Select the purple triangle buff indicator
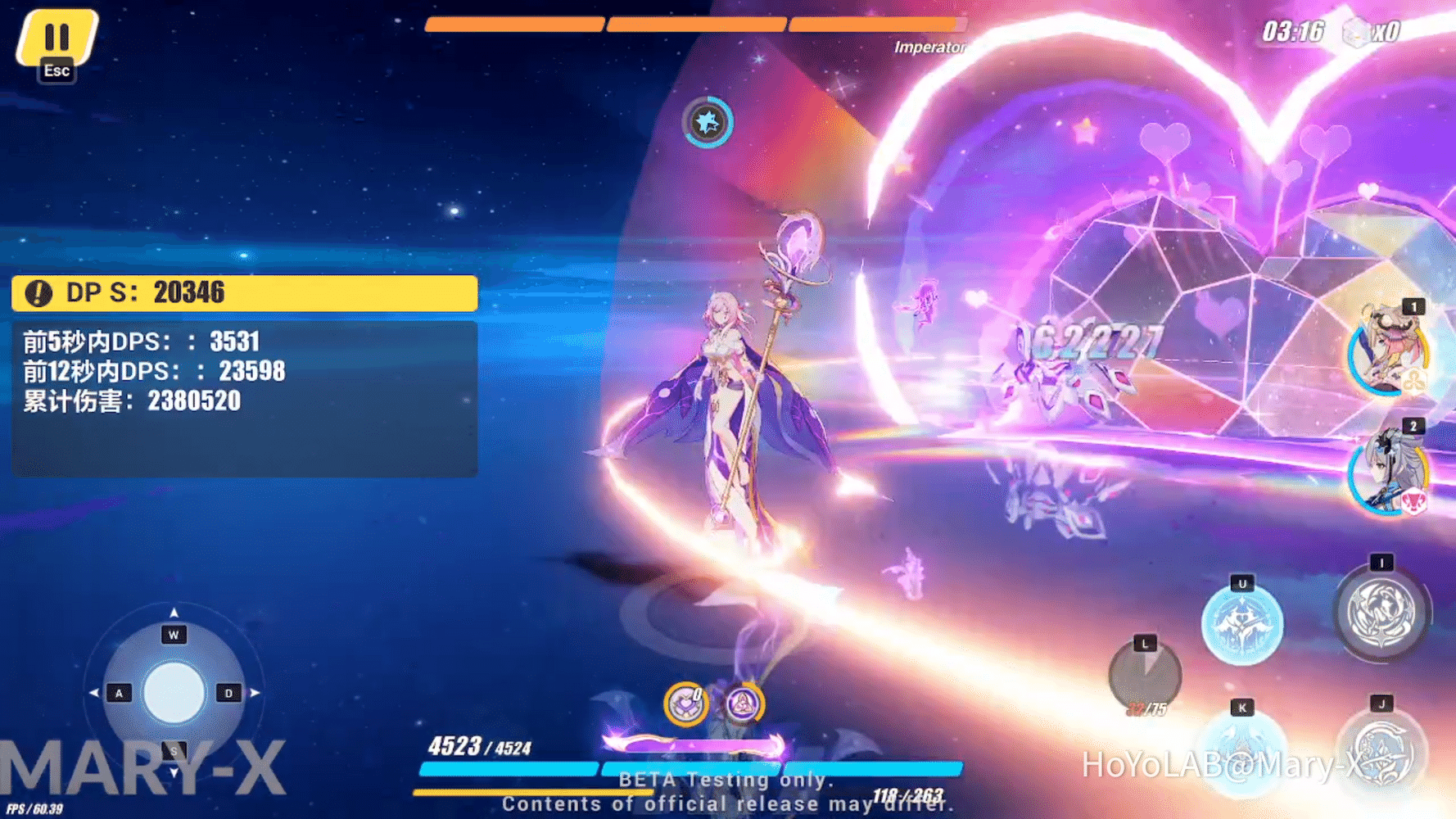The width and height of the screenshot is (1456, 819). pyautogui.click(x=742, y=705)
